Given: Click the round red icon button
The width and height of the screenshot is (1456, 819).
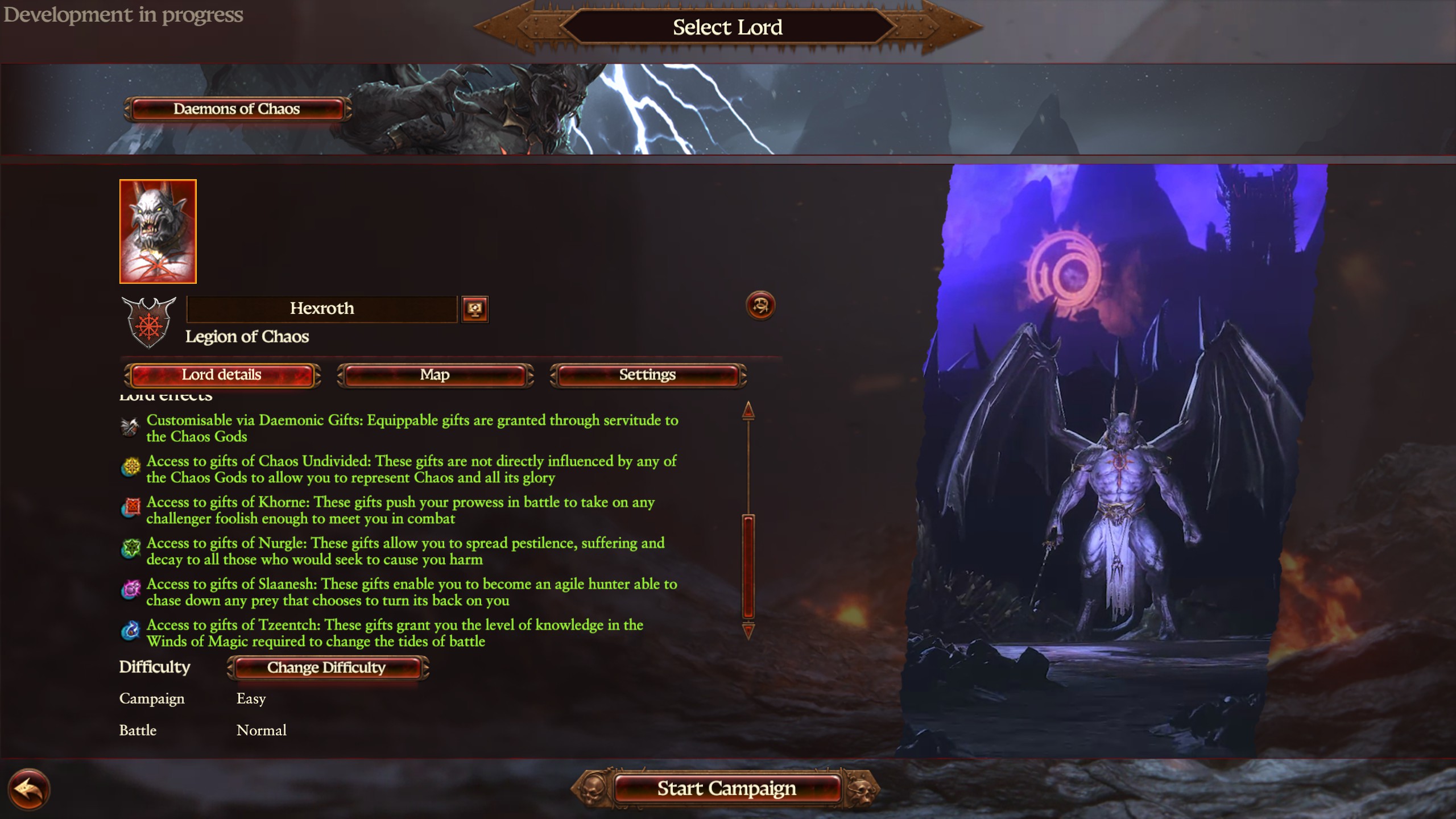Looking at the screenshot, I should [760, 306].
